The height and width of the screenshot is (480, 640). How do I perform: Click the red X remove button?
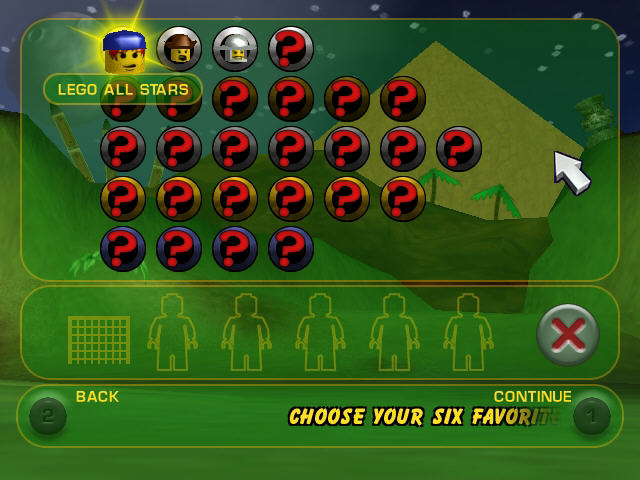point(567,333)
